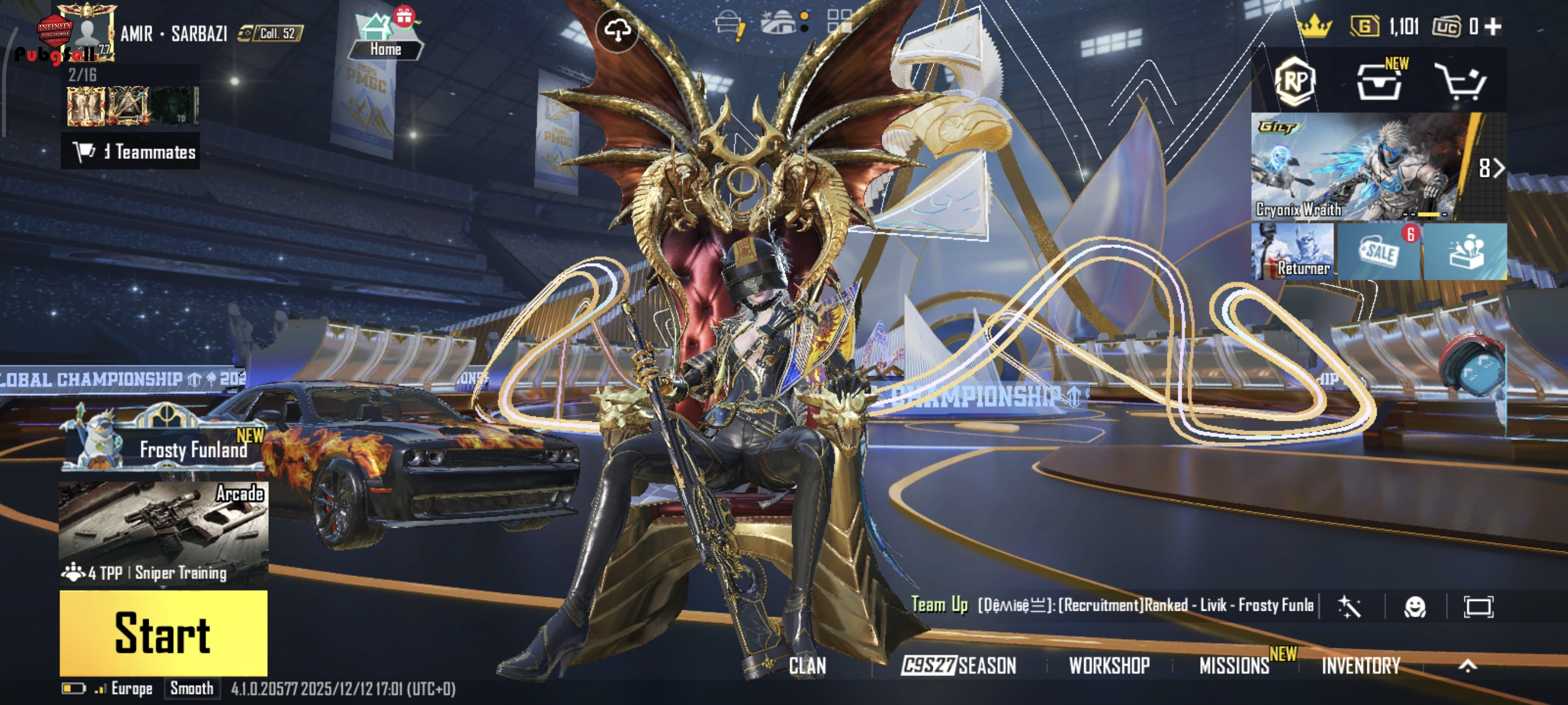Open the Inventory menu
Viewport: 1568px width, 705px height.
1360,666
